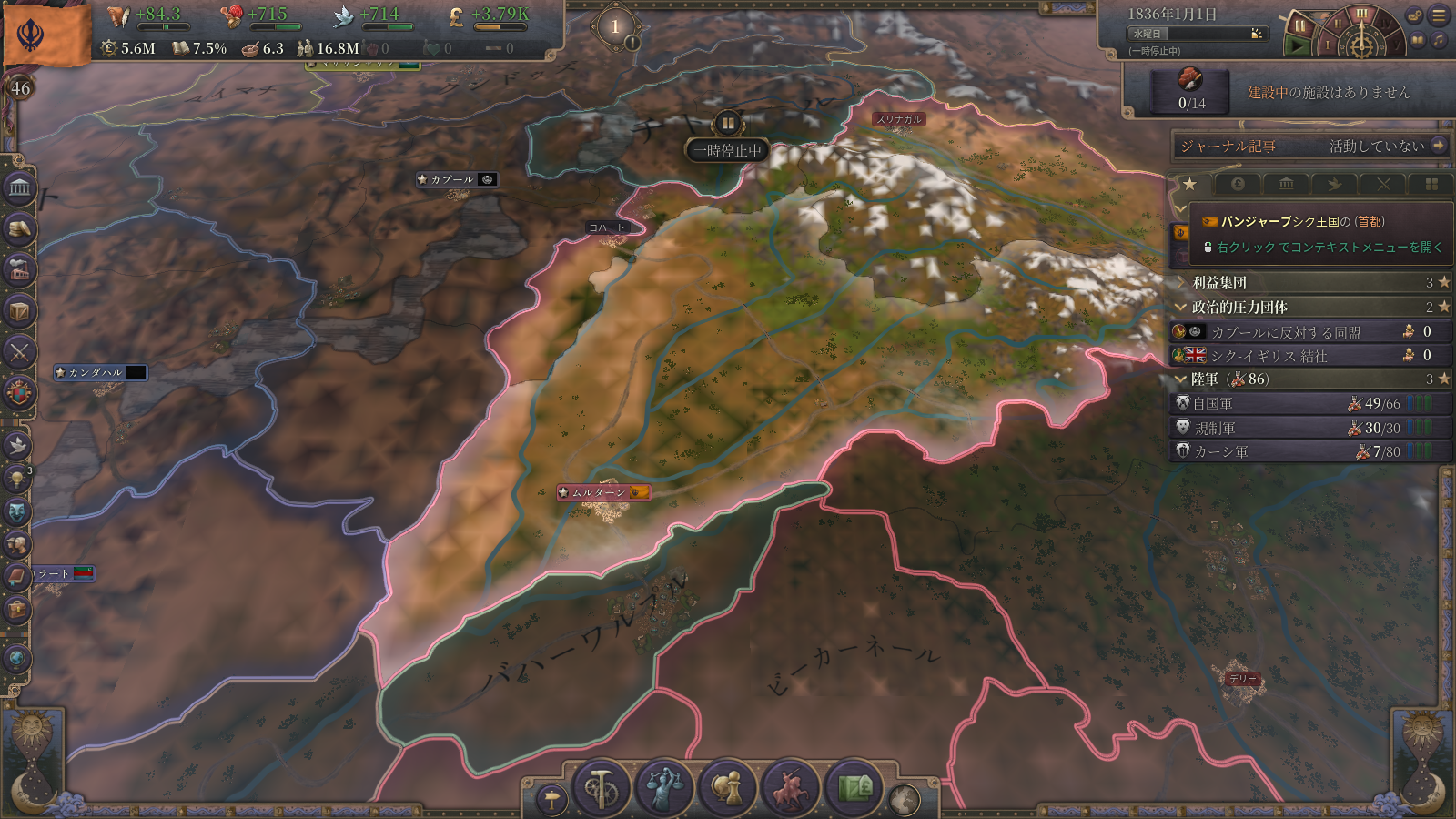Open the trade lens green crate icon
The height and width of the screenshot is (819, 1456).
coord(854,788)
